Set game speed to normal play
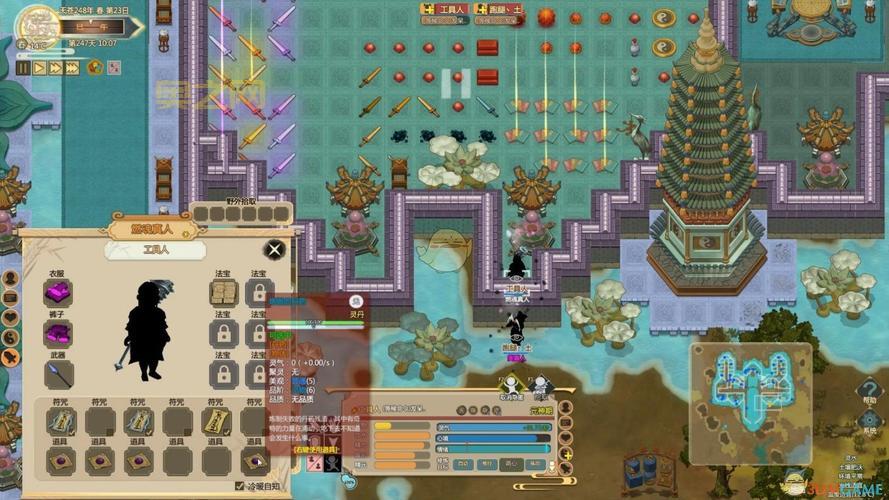Image resolution: width=889 pixels, height=500 pixels. (x=39, y=68)
